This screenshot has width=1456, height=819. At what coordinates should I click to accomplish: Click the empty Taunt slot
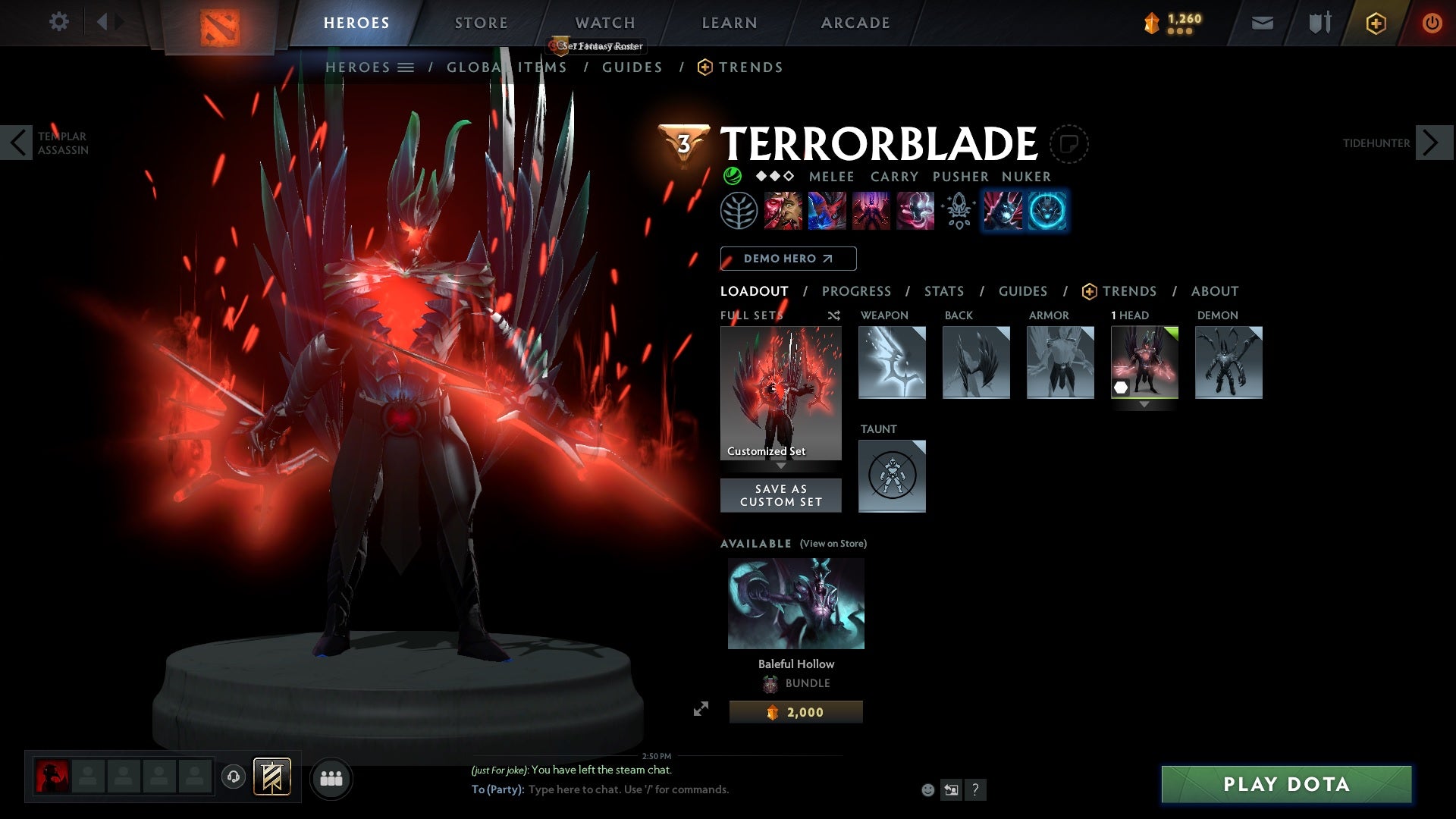[x=892, y=476]
